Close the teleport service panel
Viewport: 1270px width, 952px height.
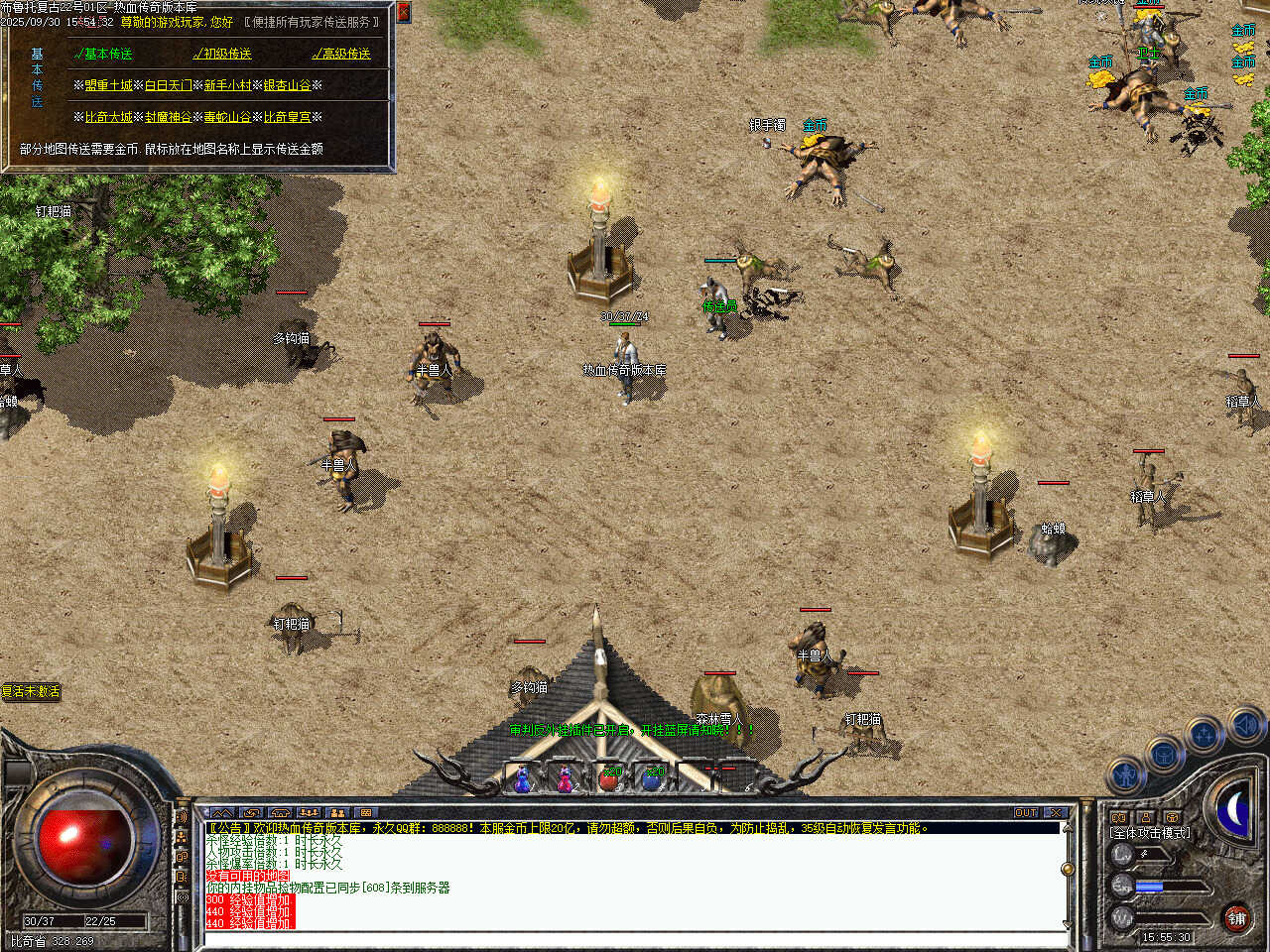click(x=404, y=12)
